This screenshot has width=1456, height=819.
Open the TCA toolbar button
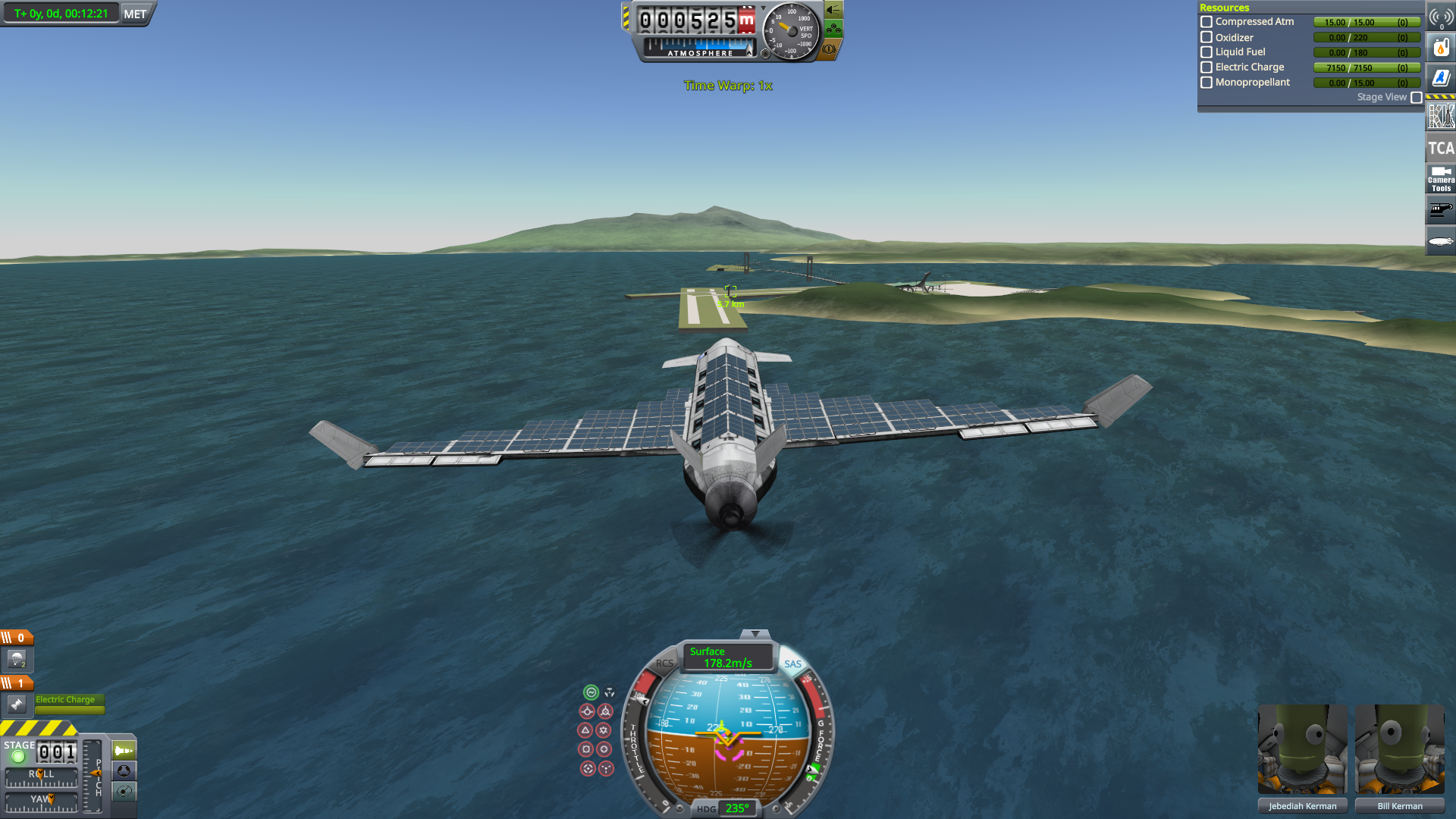(1440, 149)
